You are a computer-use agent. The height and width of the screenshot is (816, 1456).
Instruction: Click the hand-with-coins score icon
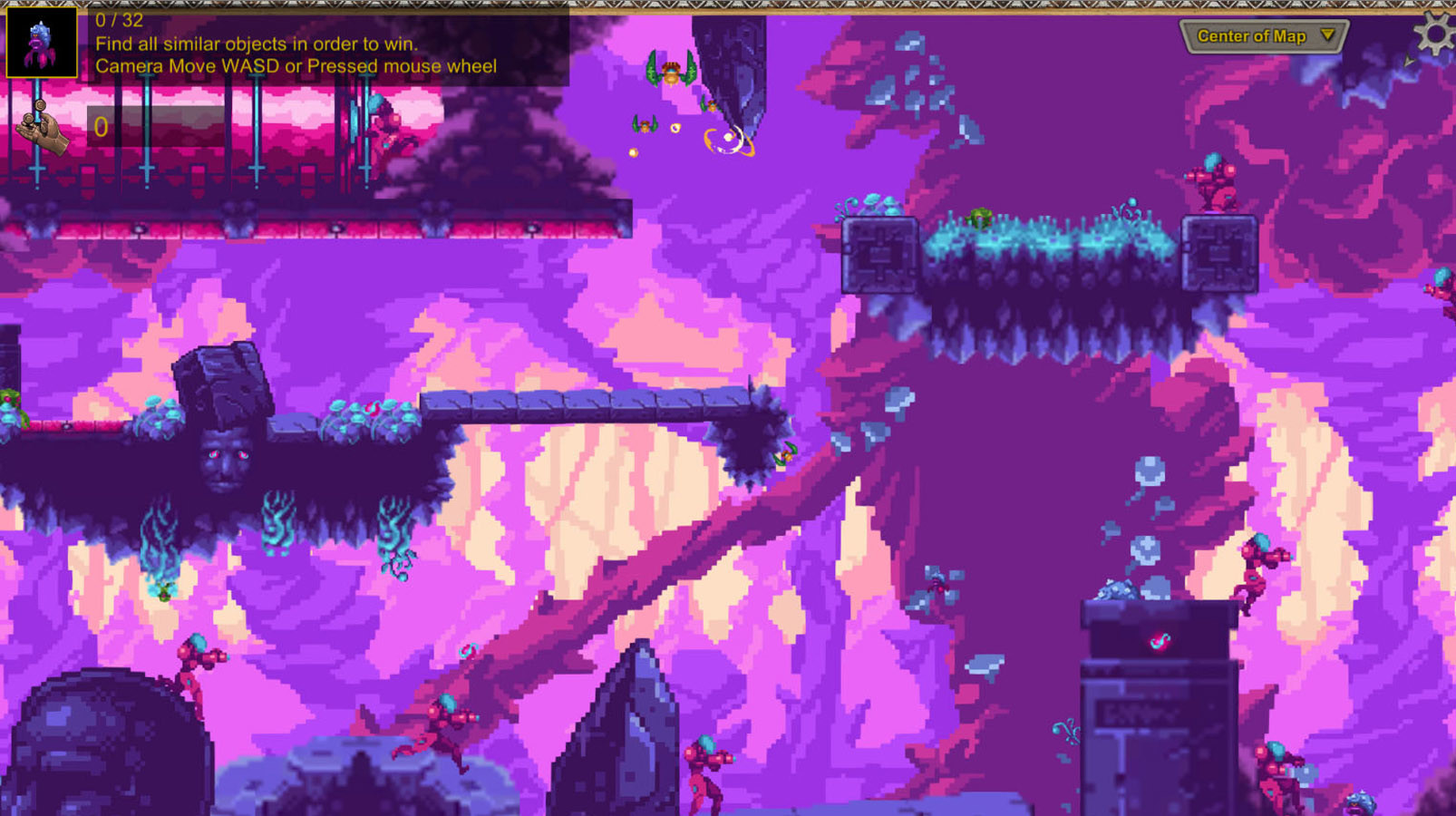coord(41,127)
